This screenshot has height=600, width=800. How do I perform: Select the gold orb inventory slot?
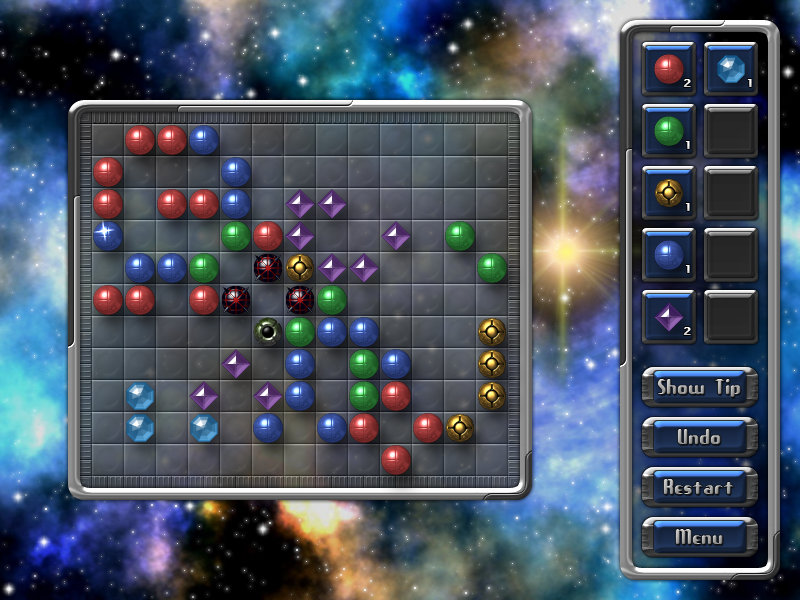tap(668, 193)
